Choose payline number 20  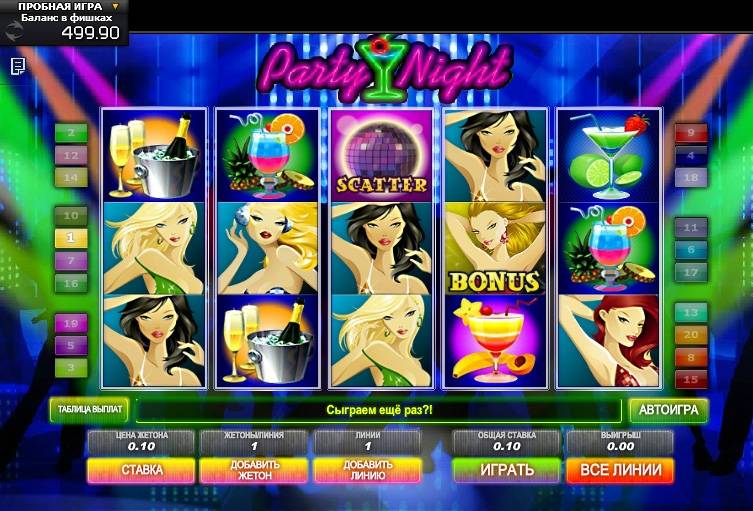click(x=691, y=335)
